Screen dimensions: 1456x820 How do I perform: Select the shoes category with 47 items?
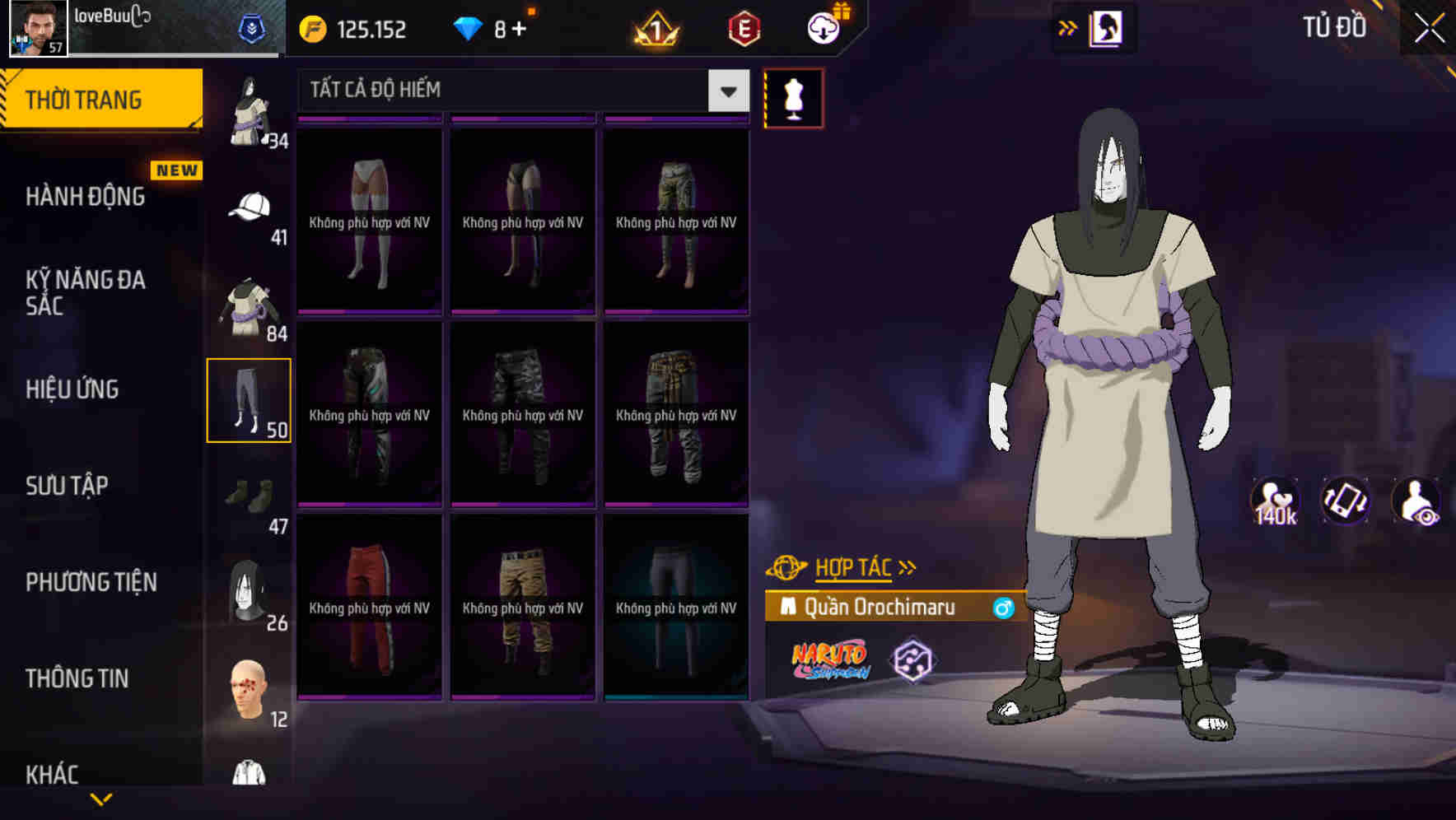click(x=247, y=494)
